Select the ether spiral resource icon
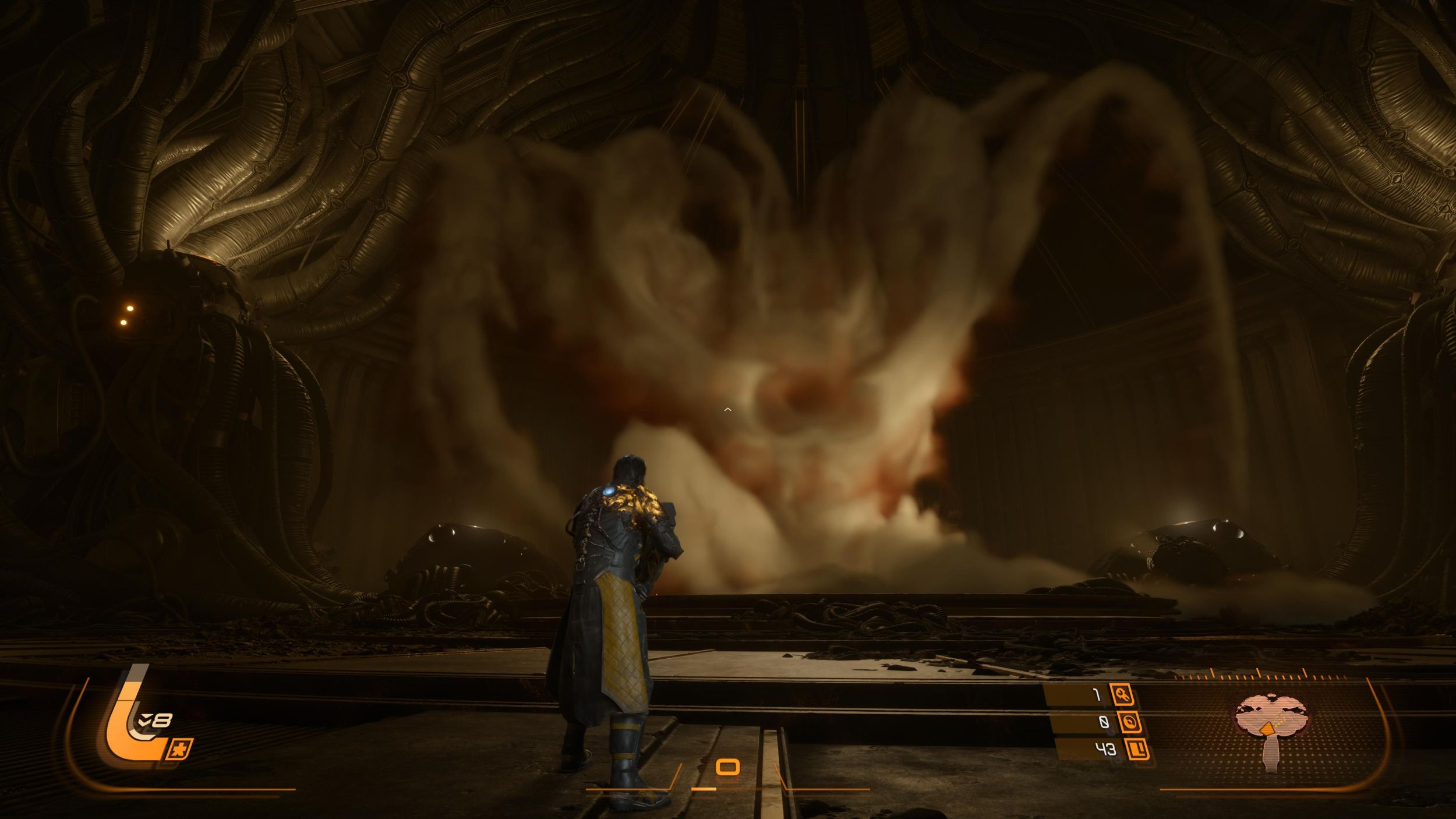This screenshot has height=819, width=1456. pos(1129,723)
